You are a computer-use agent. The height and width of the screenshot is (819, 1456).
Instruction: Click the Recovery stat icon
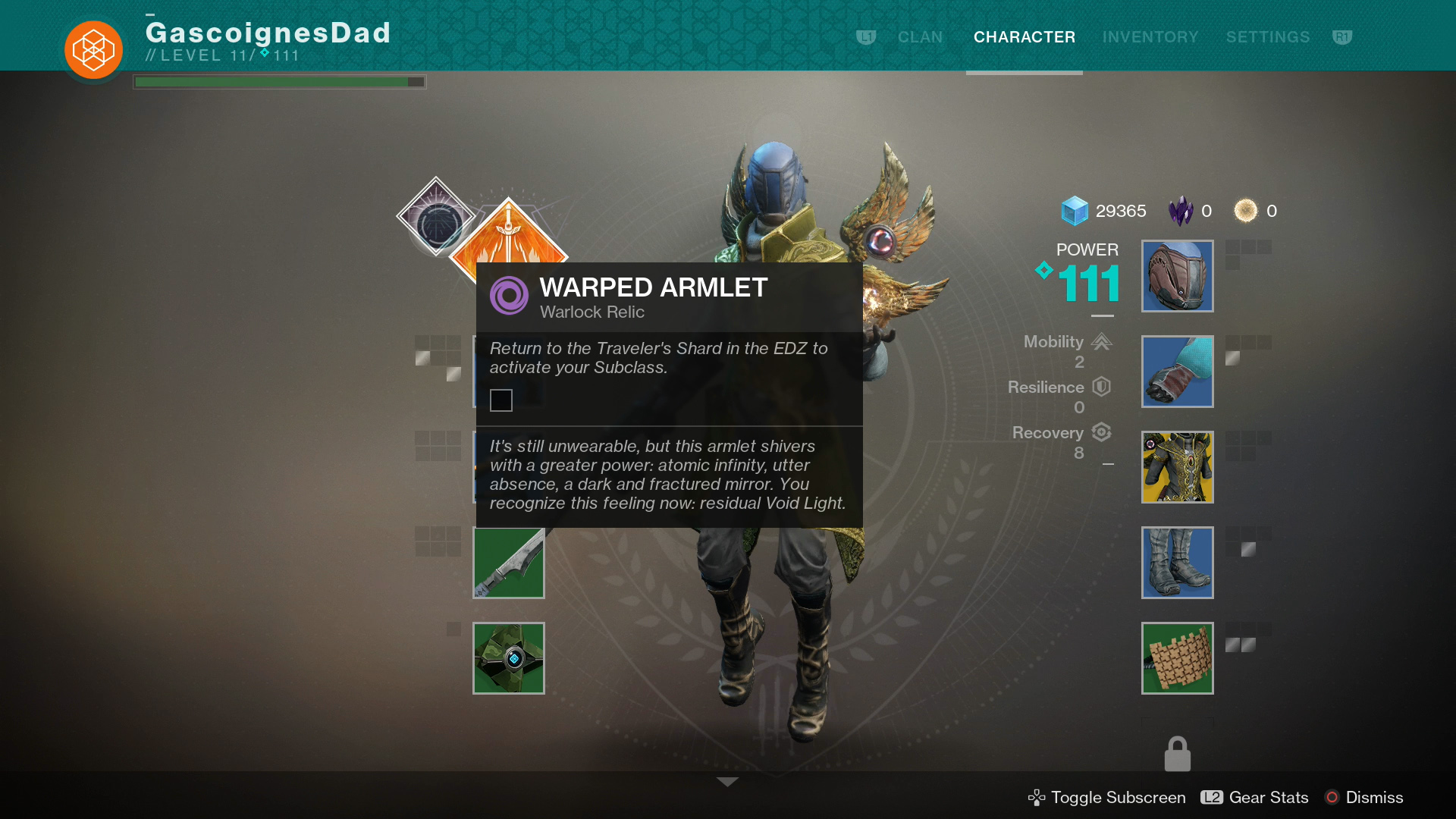point(1101,432)
